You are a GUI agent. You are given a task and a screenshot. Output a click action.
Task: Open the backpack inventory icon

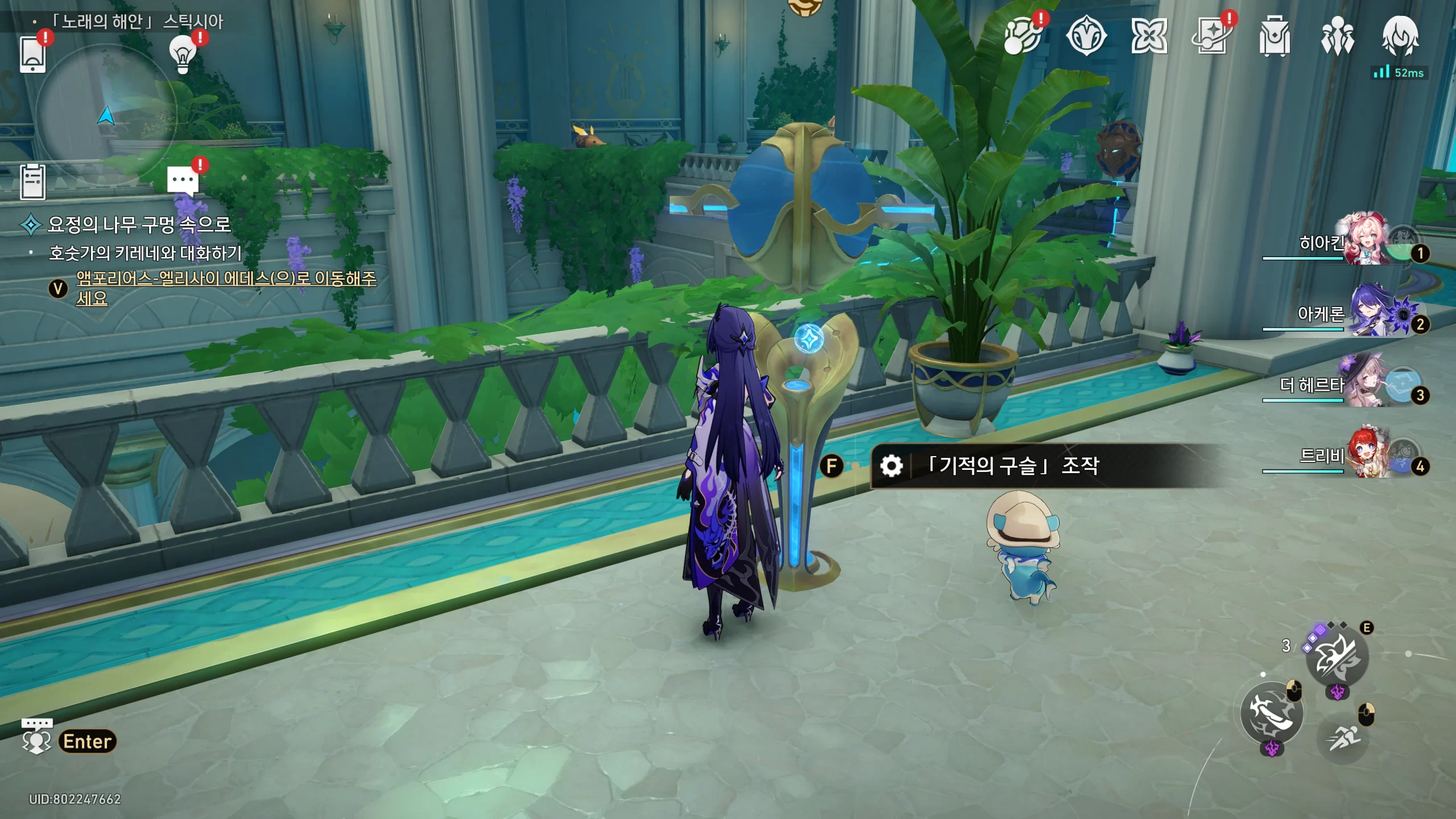(1274, 37)
